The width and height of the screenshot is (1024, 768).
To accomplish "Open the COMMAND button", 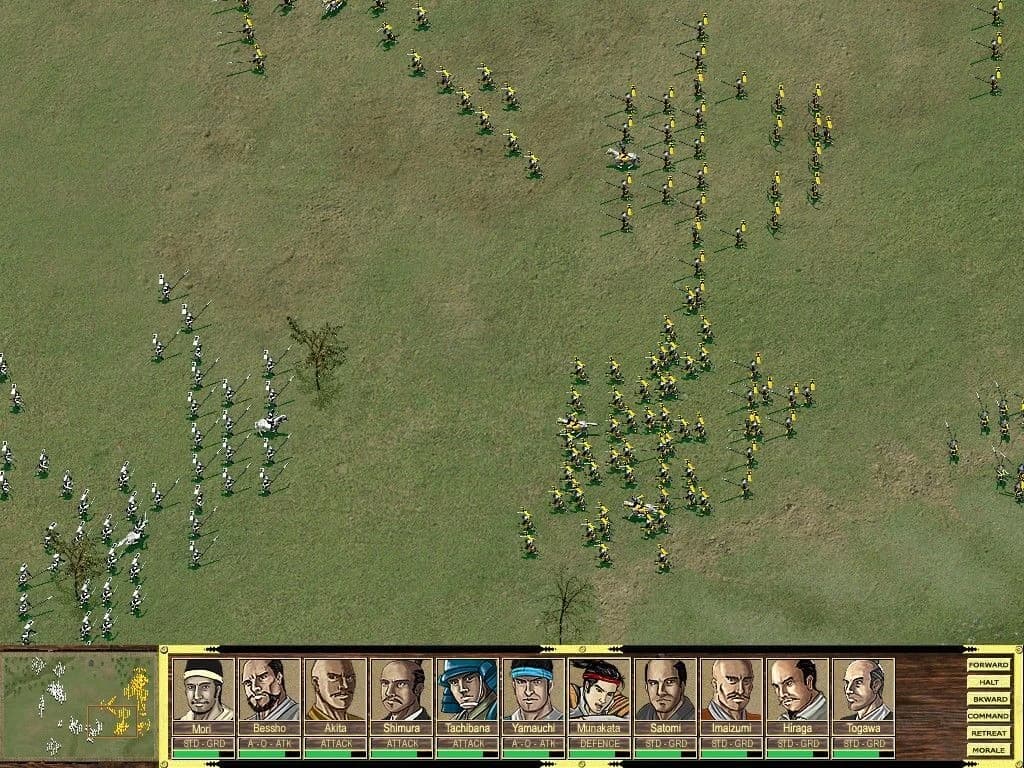I will 988,715.
